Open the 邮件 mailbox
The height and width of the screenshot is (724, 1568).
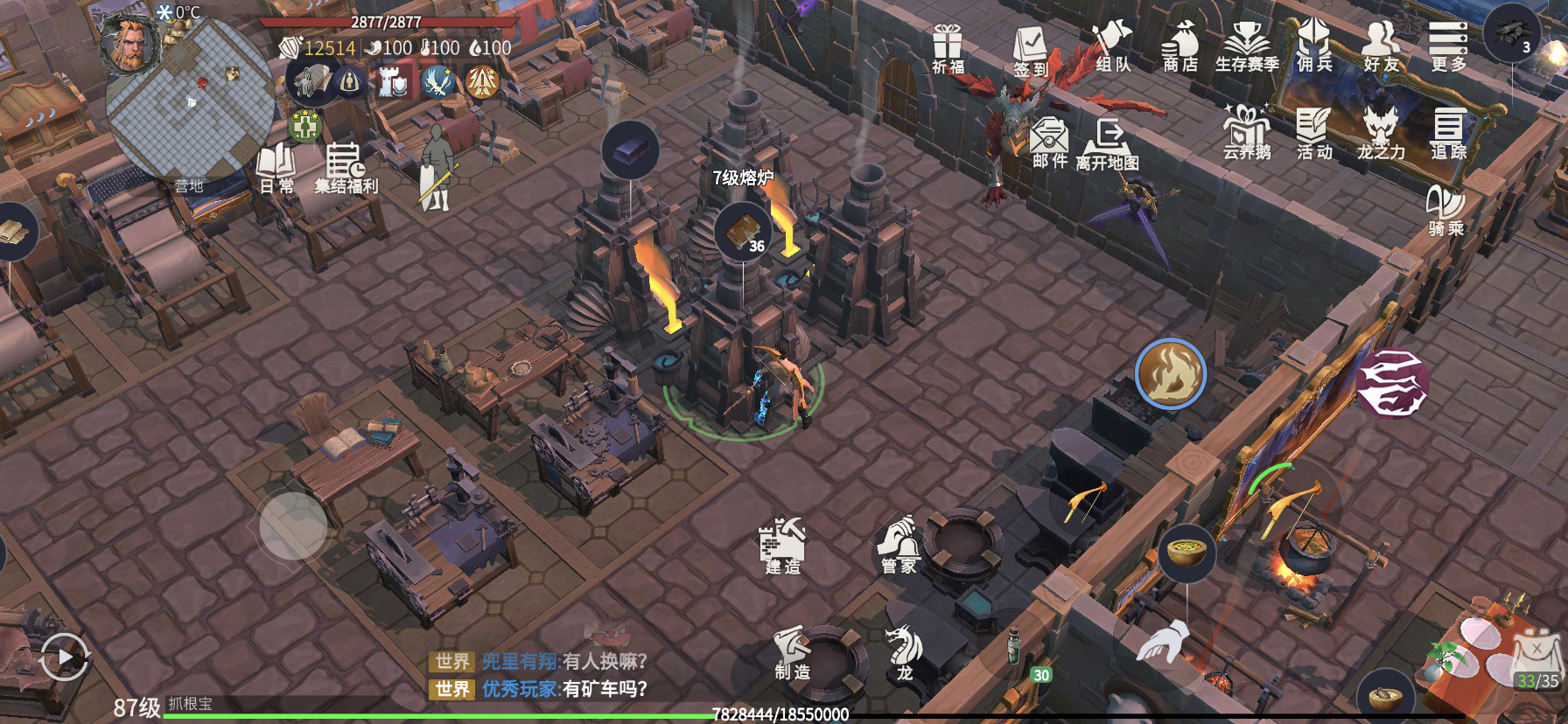pos(1049,142)
